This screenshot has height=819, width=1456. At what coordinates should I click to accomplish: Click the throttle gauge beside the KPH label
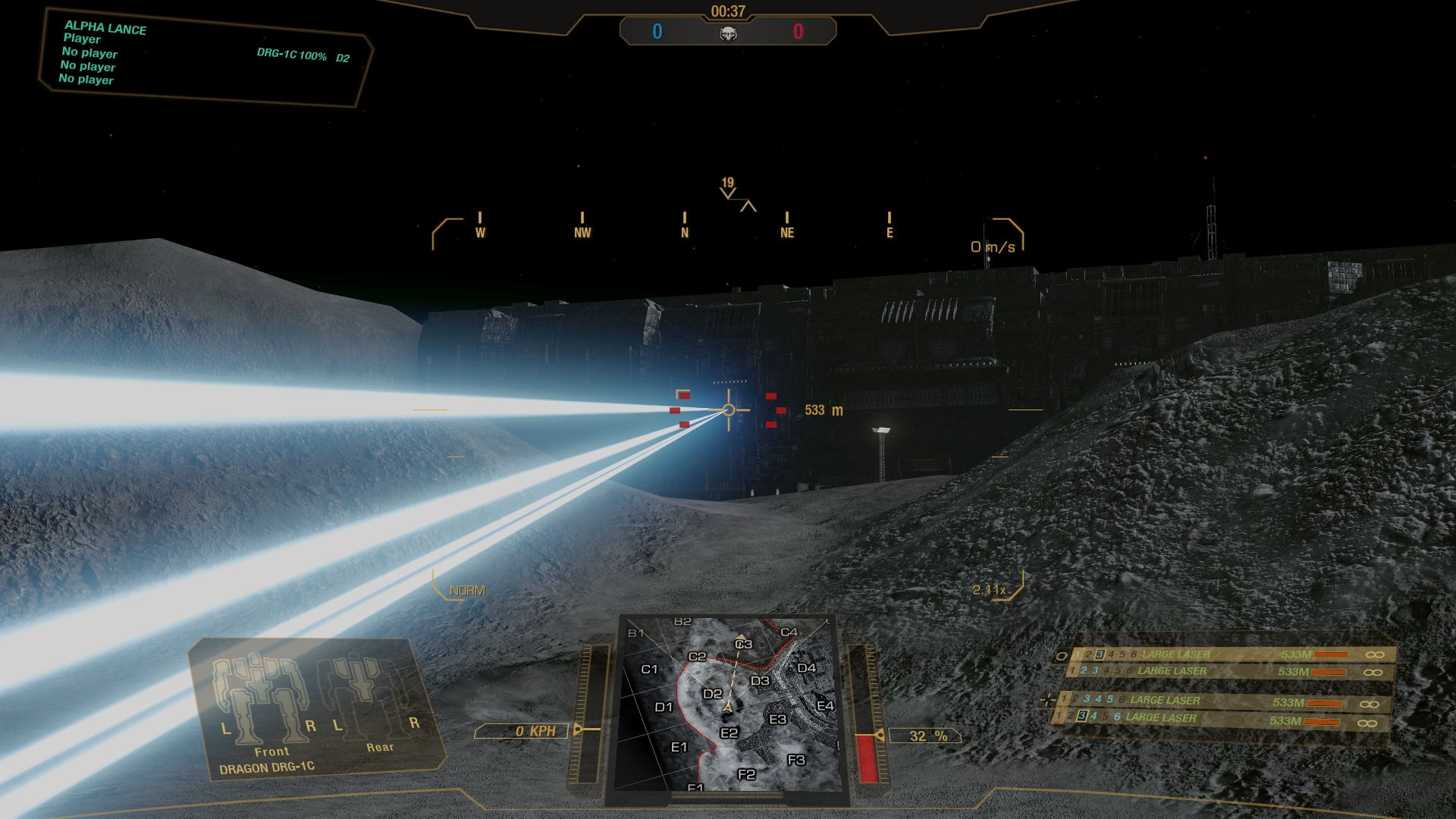coord(584,713)
